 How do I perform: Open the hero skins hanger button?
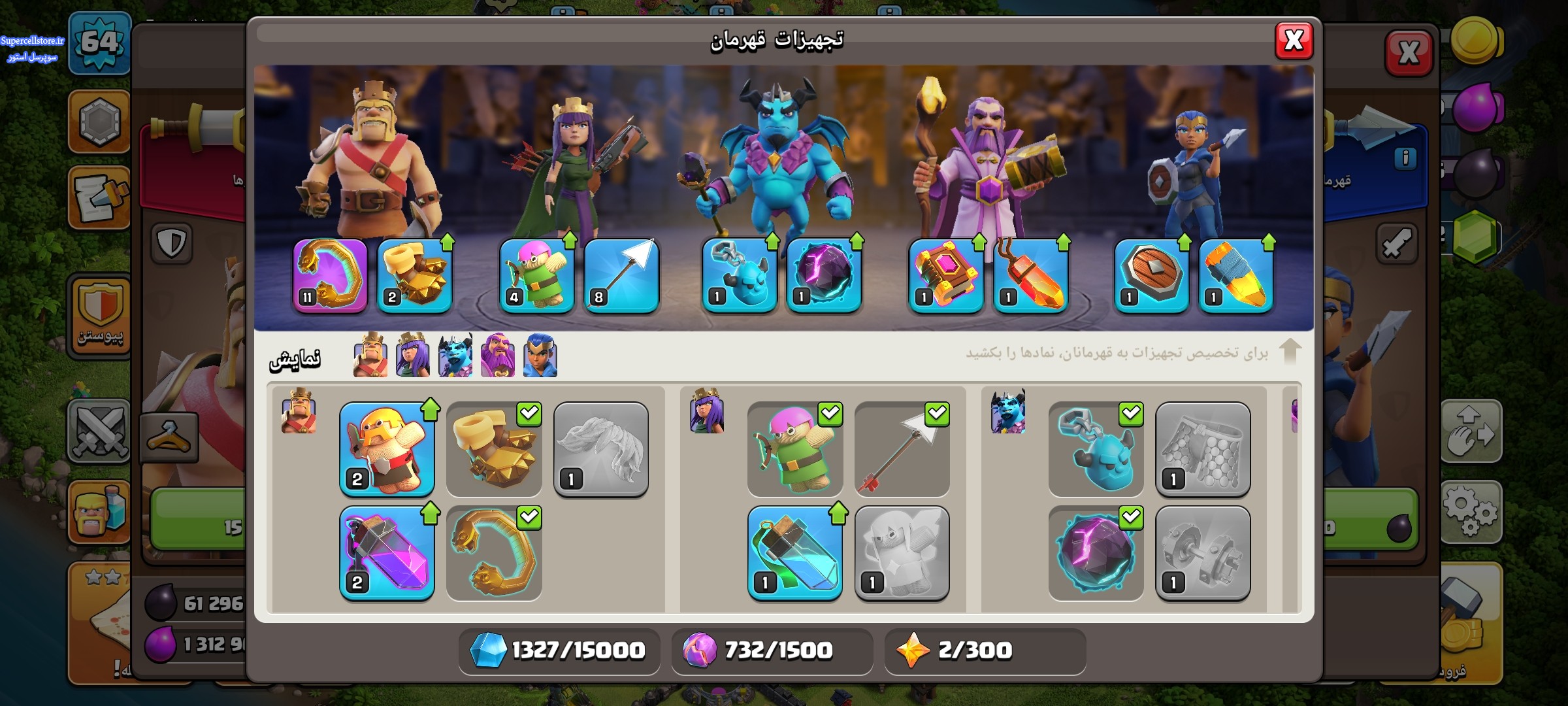point(169,437)
